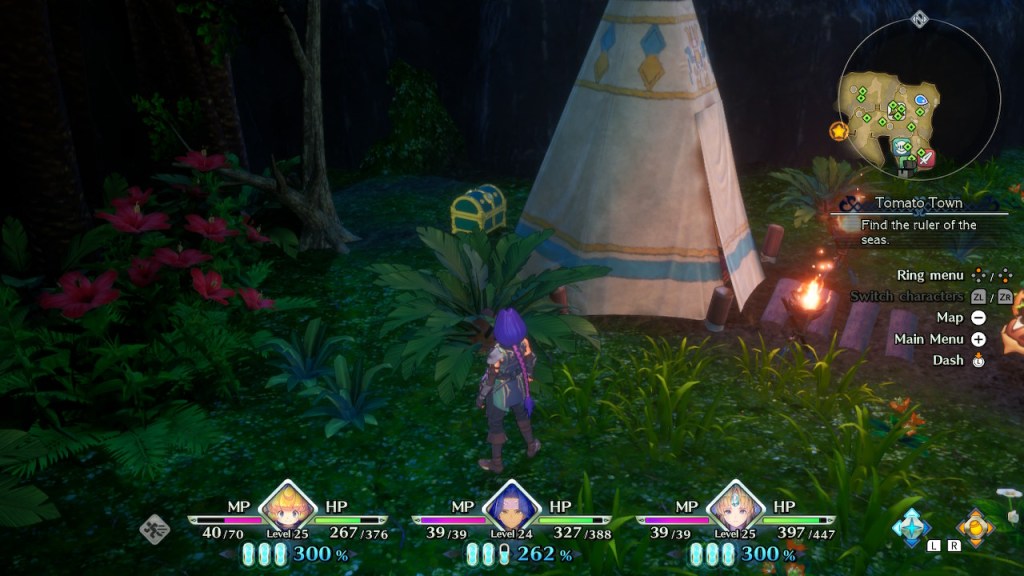
Task: Activate the orange crystal shortcut icon
Action: (974, 527)
